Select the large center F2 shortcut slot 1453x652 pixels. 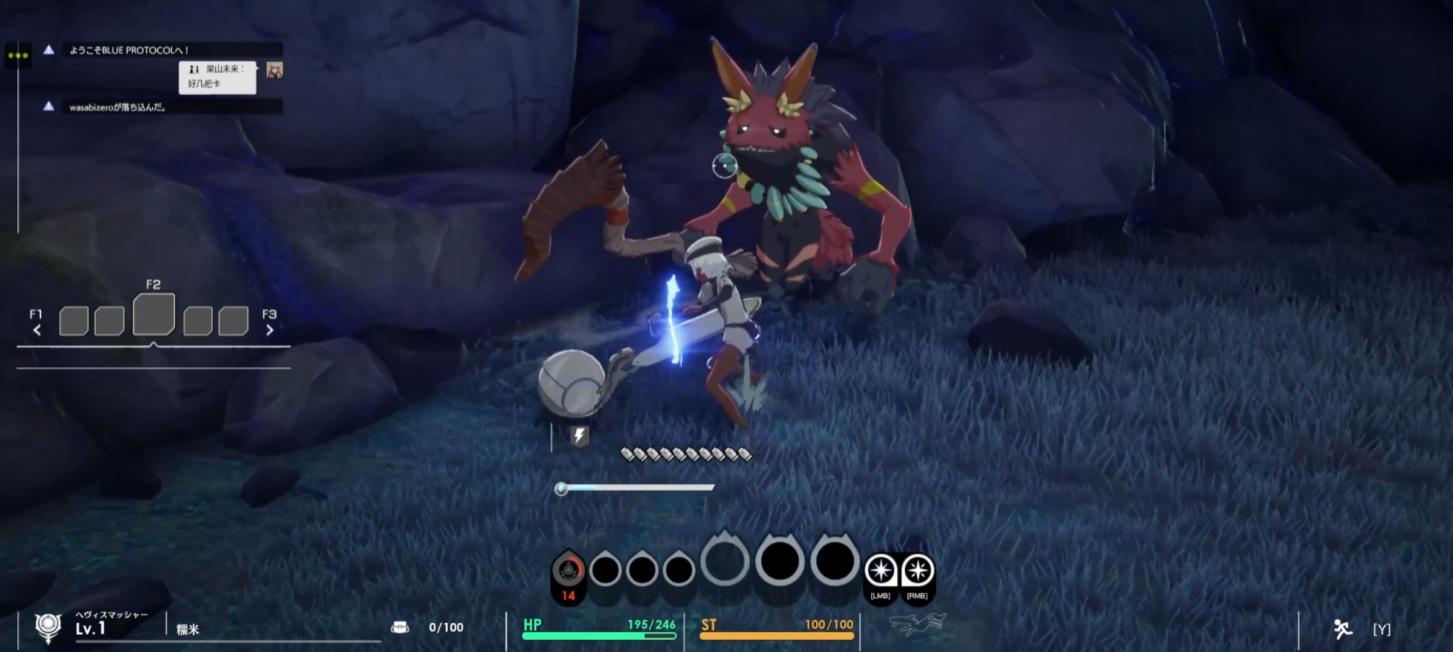point(153,315)
